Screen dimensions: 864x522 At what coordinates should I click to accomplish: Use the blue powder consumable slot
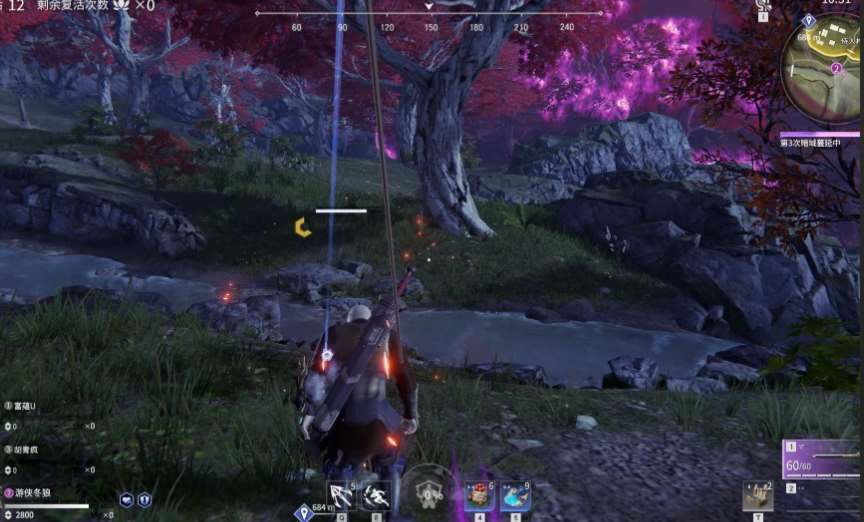514,495
